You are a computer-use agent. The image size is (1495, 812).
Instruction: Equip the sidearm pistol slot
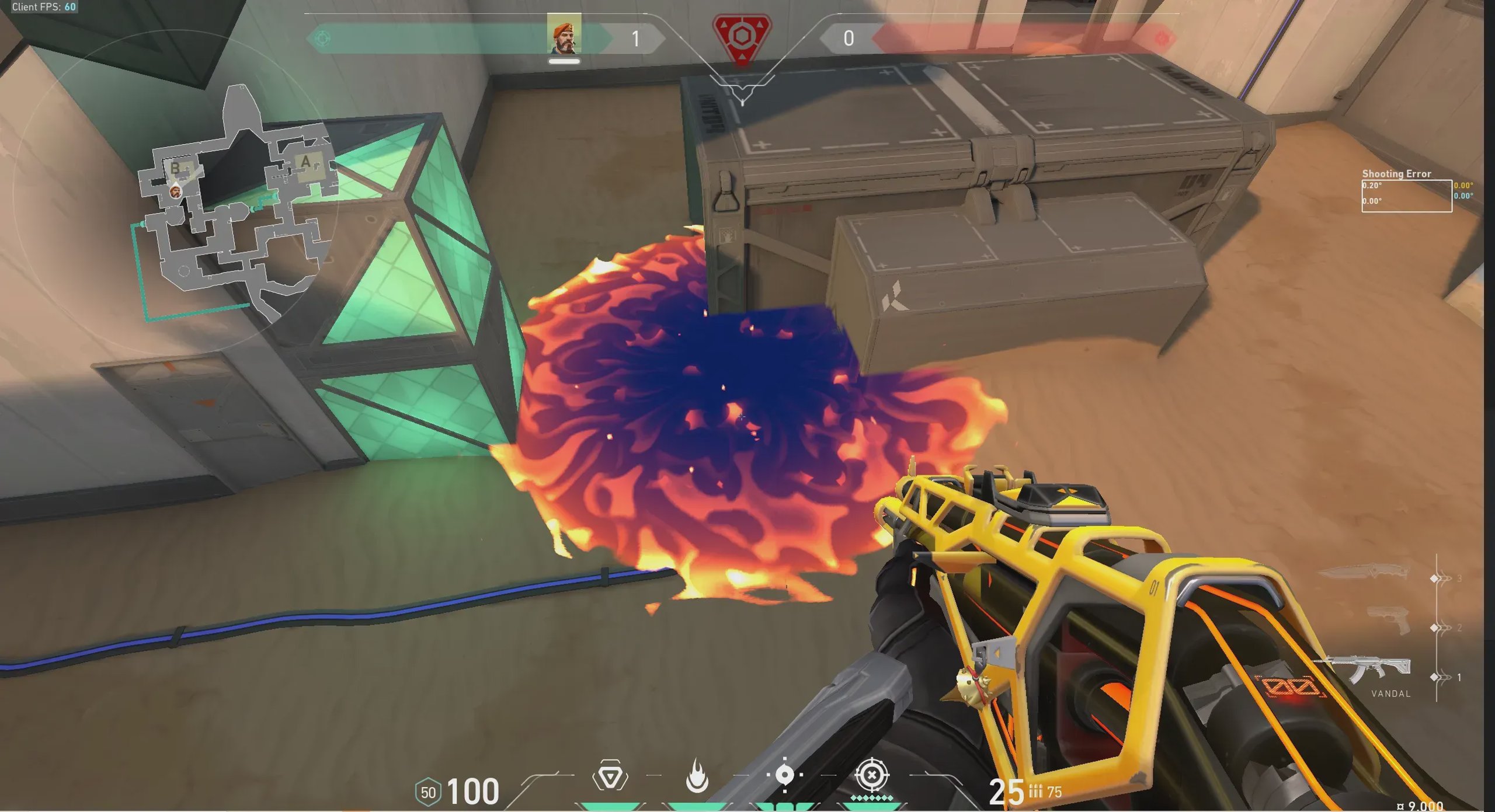(x=1390, y=621)
